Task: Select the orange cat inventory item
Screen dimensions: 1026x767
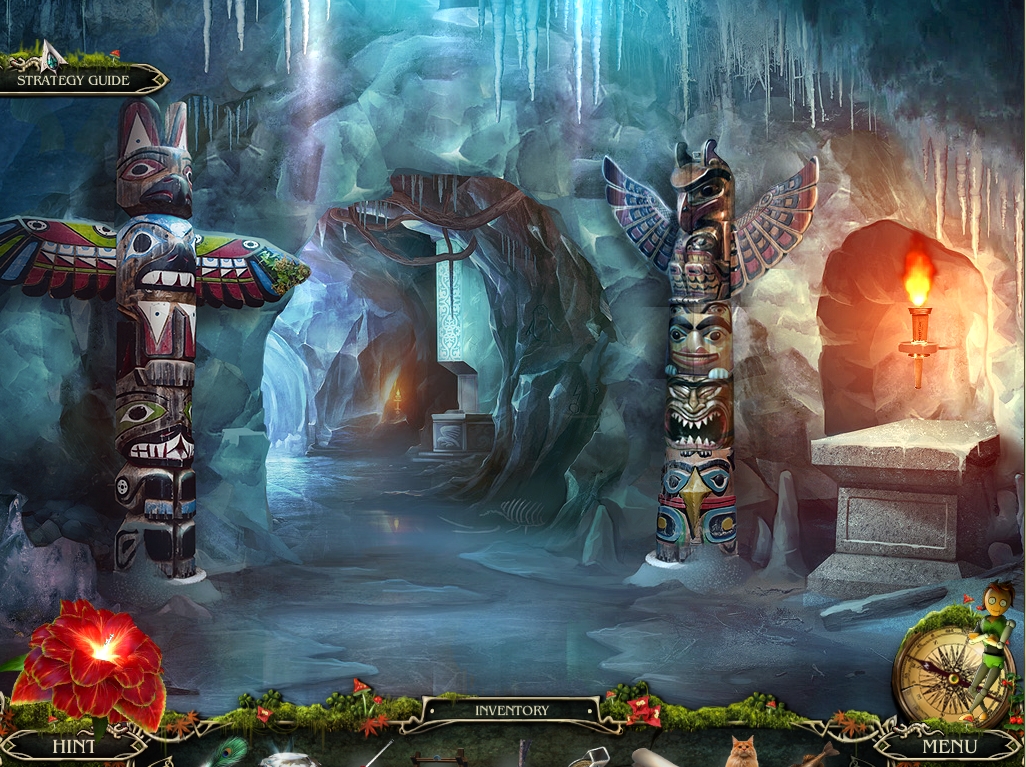Action: 741,752
